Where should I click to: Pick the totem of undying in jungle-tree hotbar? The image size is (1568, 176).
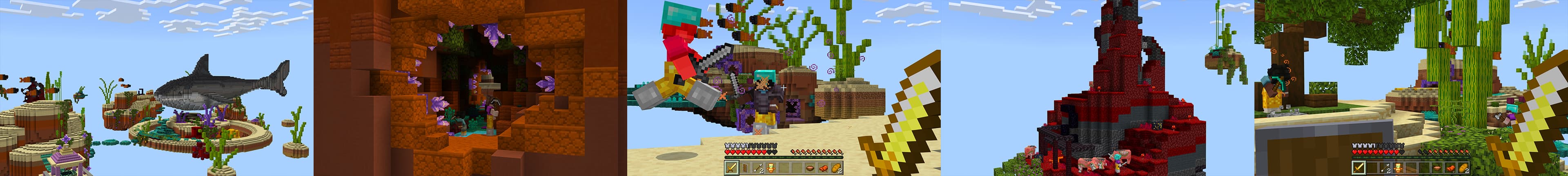(x=1398, y=168)
